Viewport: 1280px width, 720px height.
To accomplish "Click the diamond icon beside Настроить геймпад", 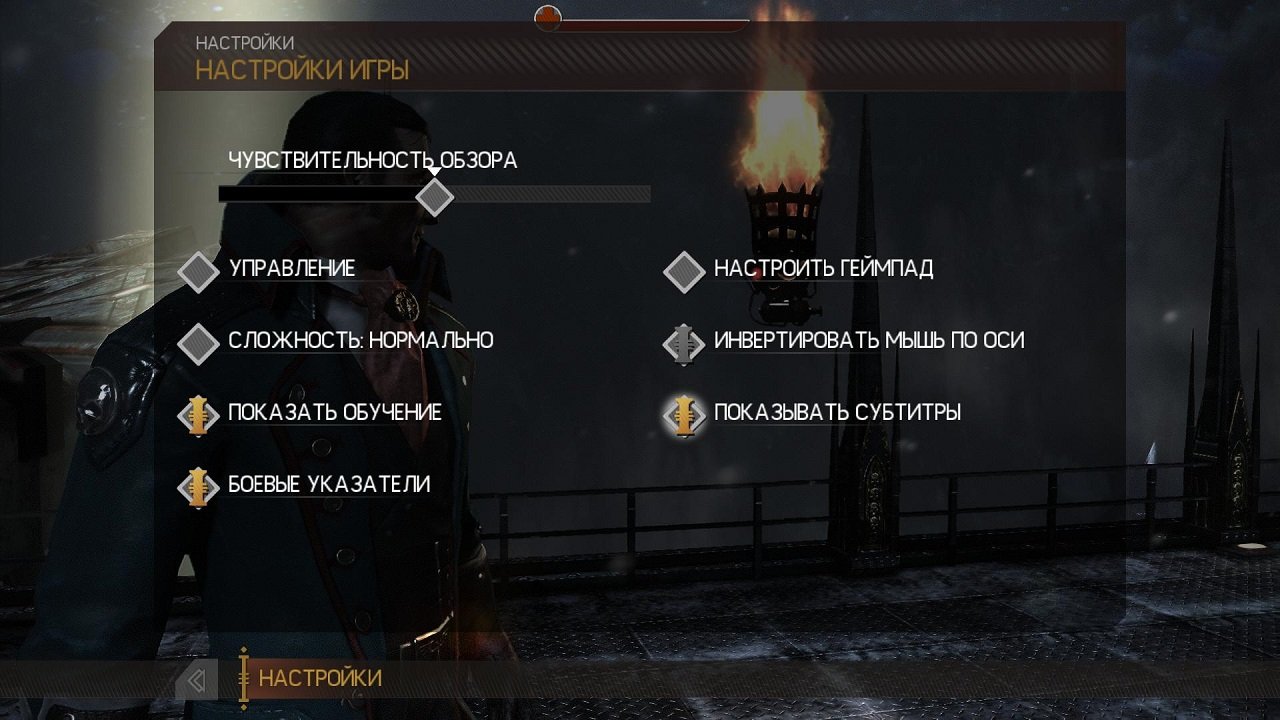I will [x=684, y=270].
